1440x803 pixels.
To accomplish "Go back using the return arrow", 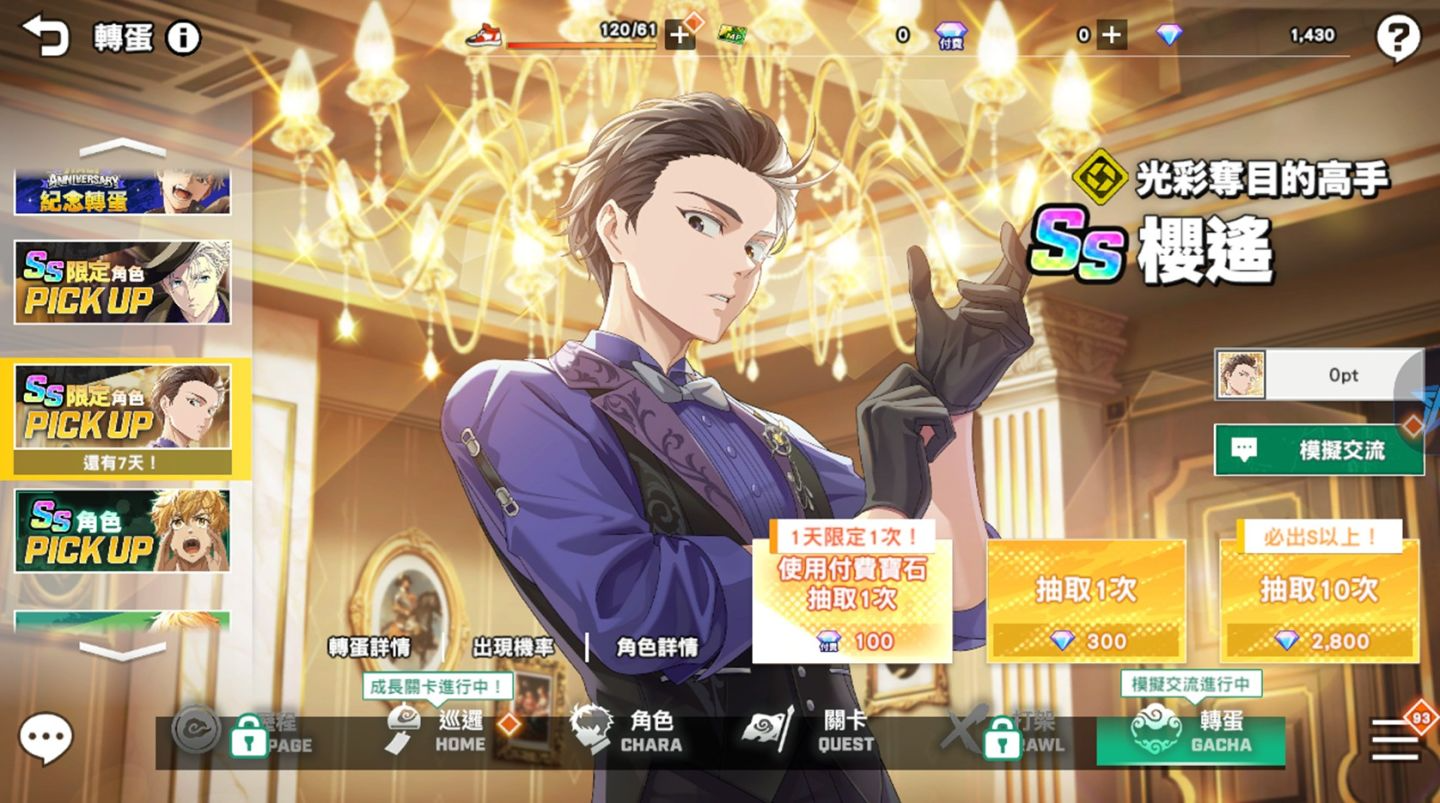I will point(45,36).
